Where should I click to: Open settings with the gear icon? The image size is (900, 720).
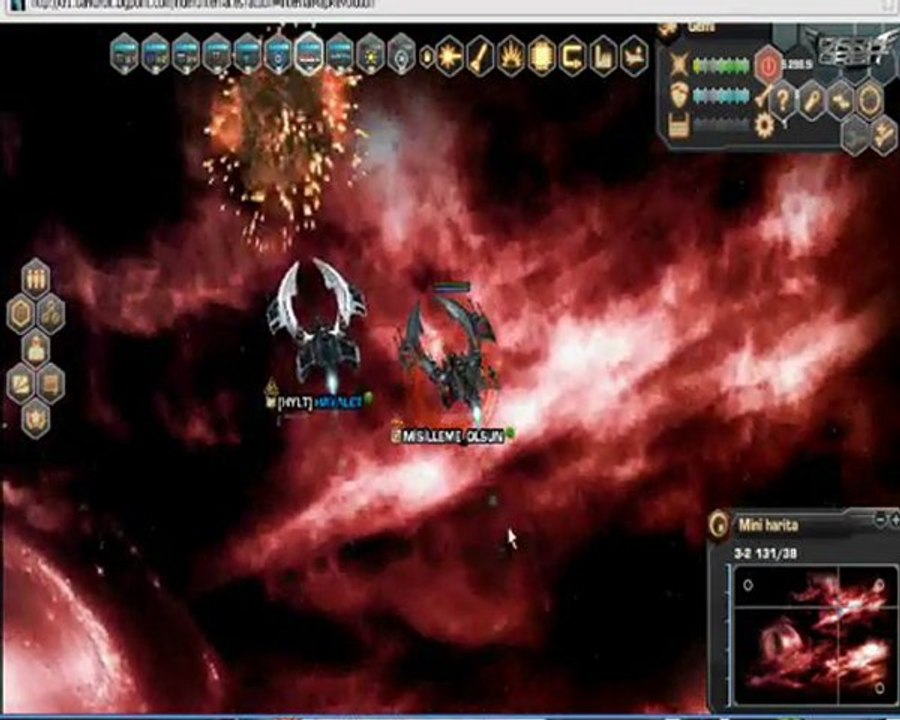tap(765, 125)
